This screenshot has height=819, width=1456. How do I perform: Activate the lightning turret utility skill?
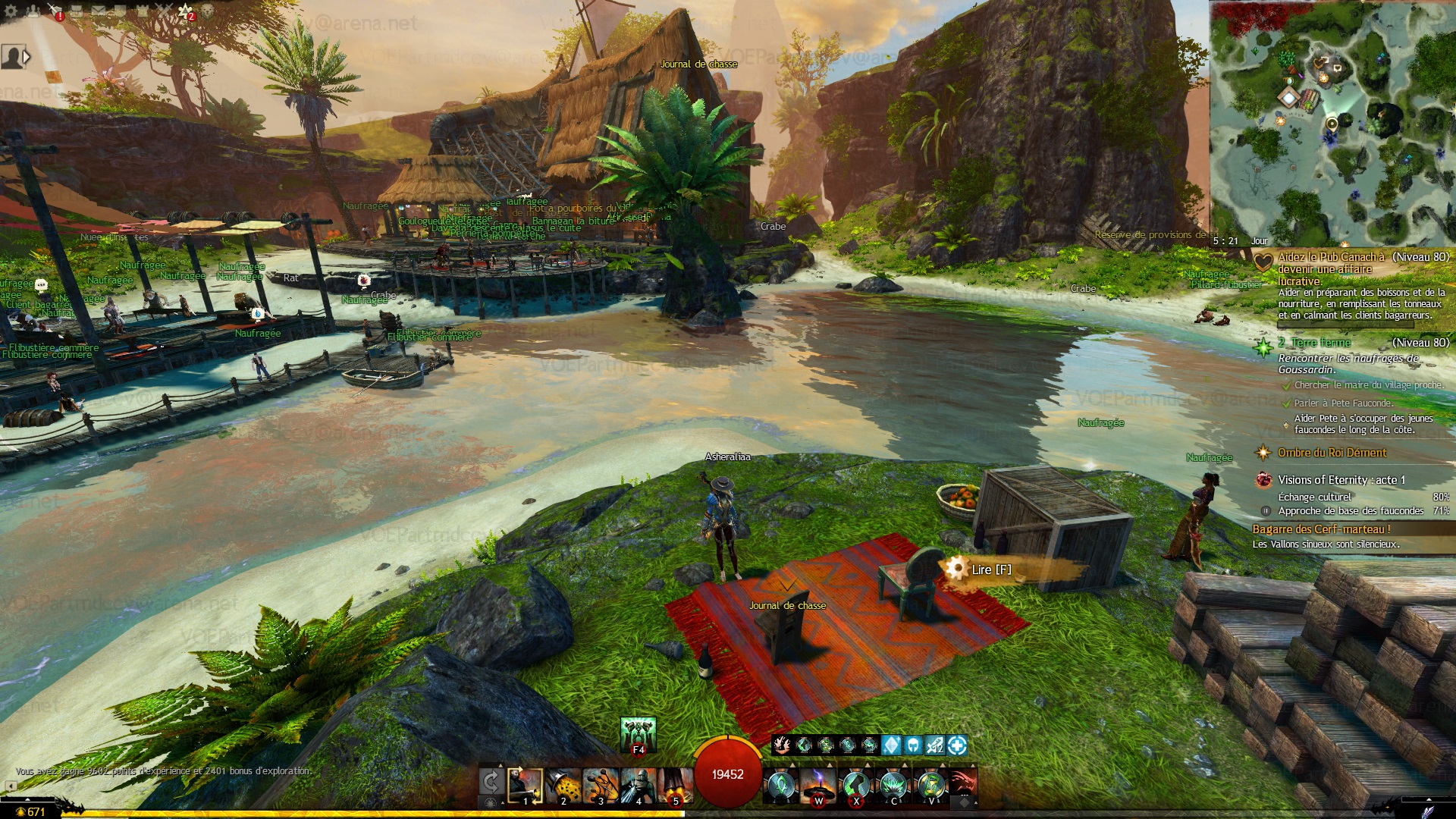(819, 786)
